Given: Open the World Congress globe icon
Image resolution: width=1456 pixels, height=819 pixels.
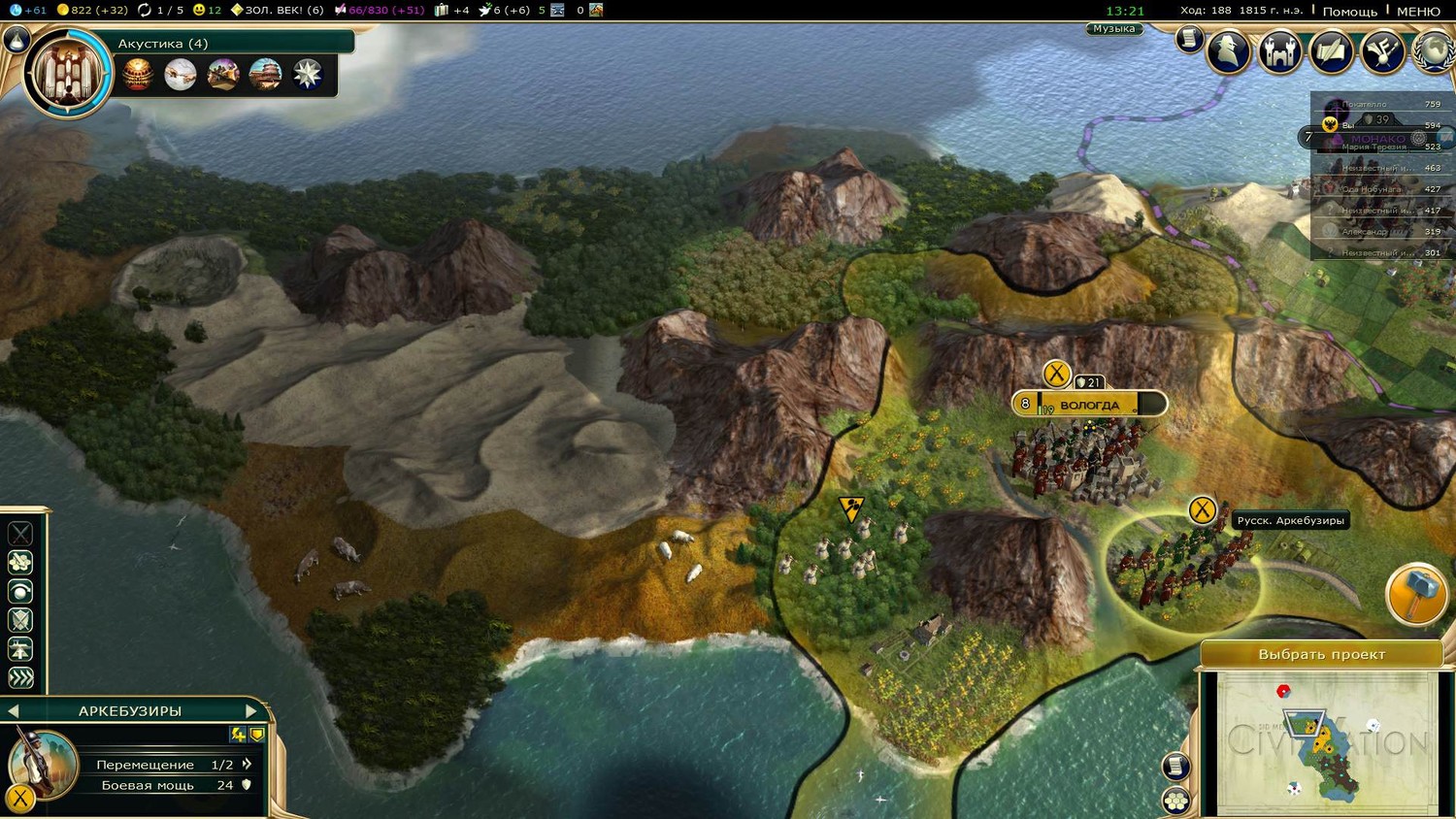Looking at the screenshot, I should click(x=1434, y=51).
